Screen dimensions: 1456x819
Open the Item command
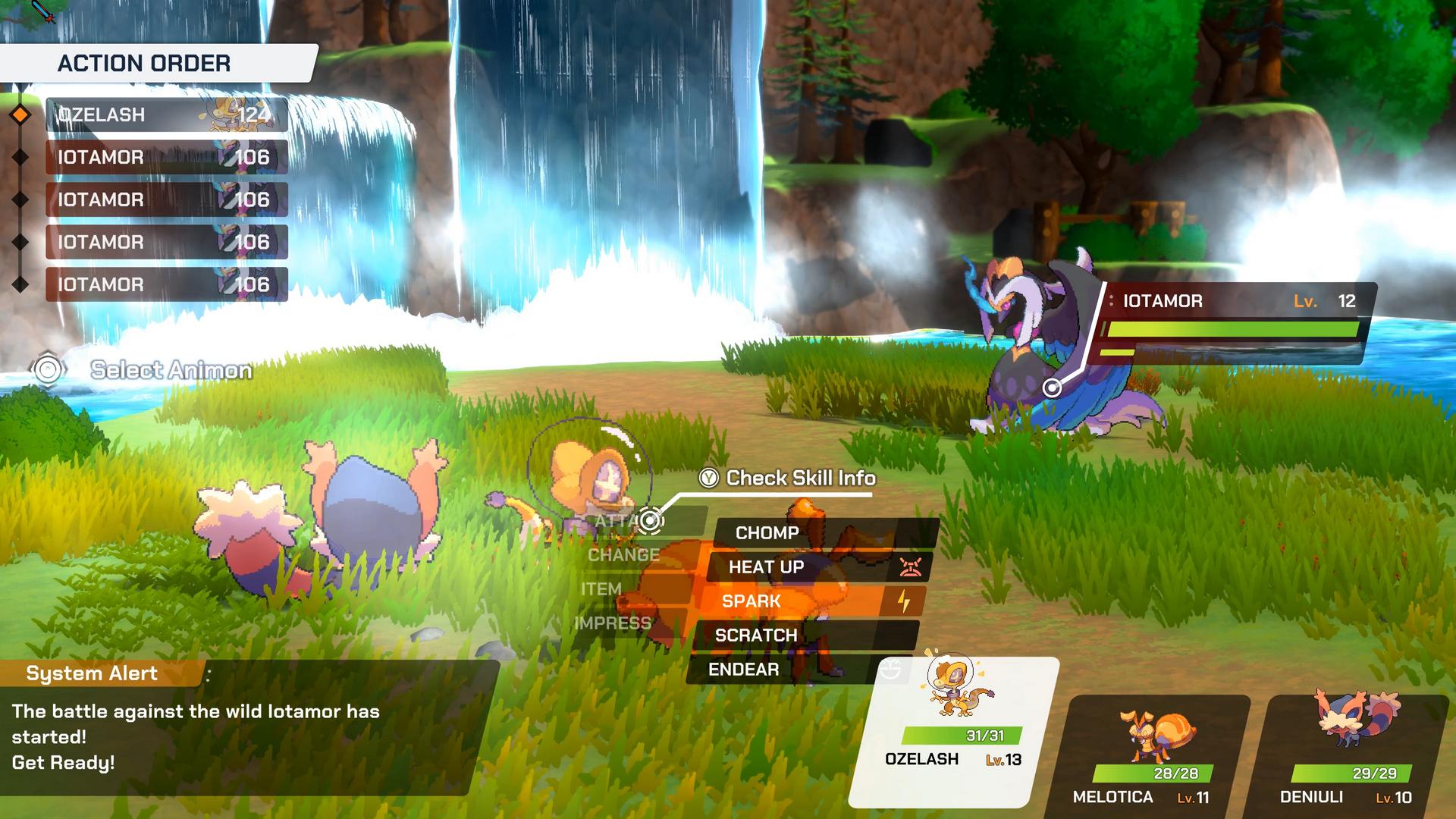click(601, 589)
